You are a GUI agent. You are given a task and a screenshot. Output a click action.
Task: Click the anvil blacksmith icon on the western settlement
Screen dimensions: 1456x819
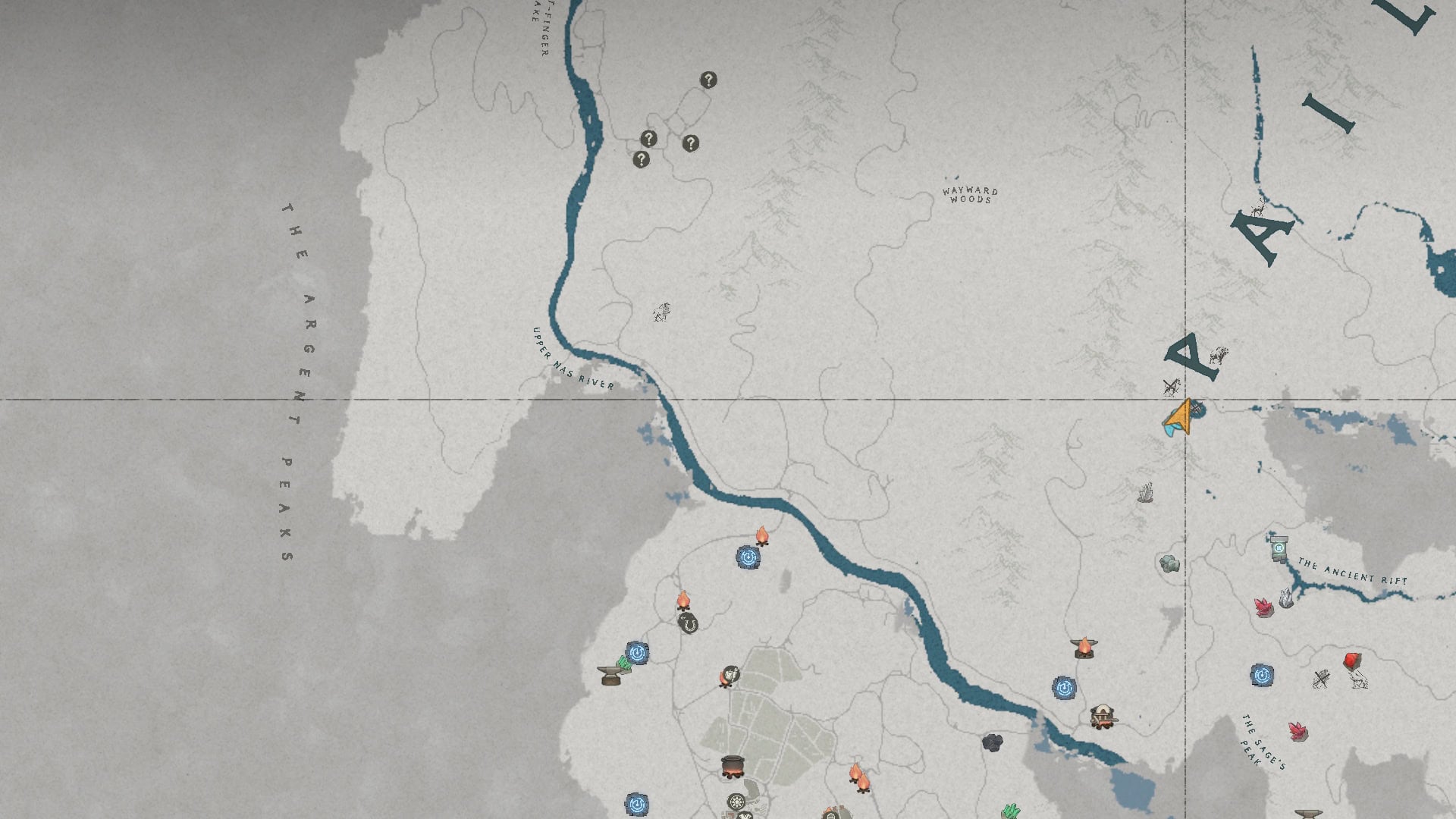click(610, 674)
